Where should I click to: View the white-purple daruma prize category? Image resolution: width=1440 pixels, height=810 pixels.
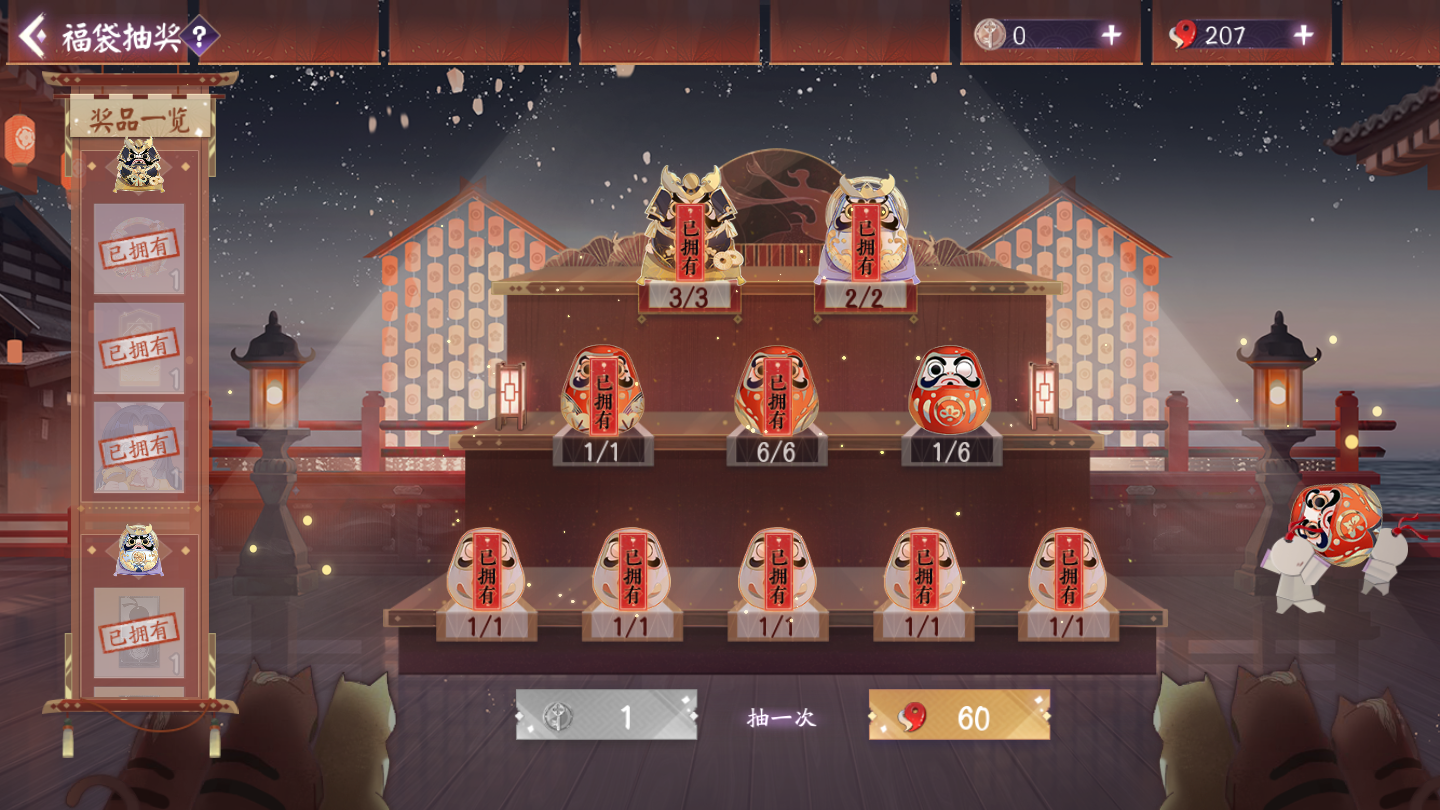[x=139, y=551]
